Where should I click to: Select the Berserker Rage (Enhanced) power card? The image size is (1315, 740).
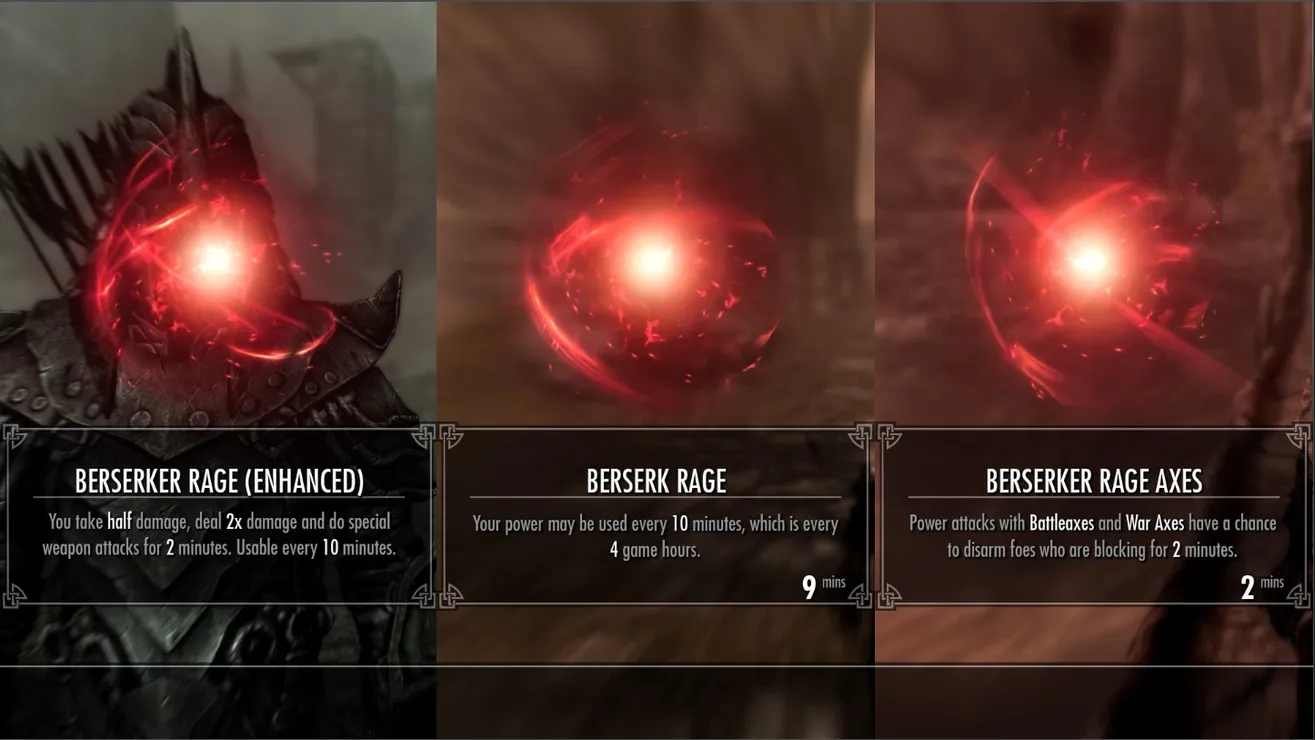pyautogui.click(x=219, y=516)
